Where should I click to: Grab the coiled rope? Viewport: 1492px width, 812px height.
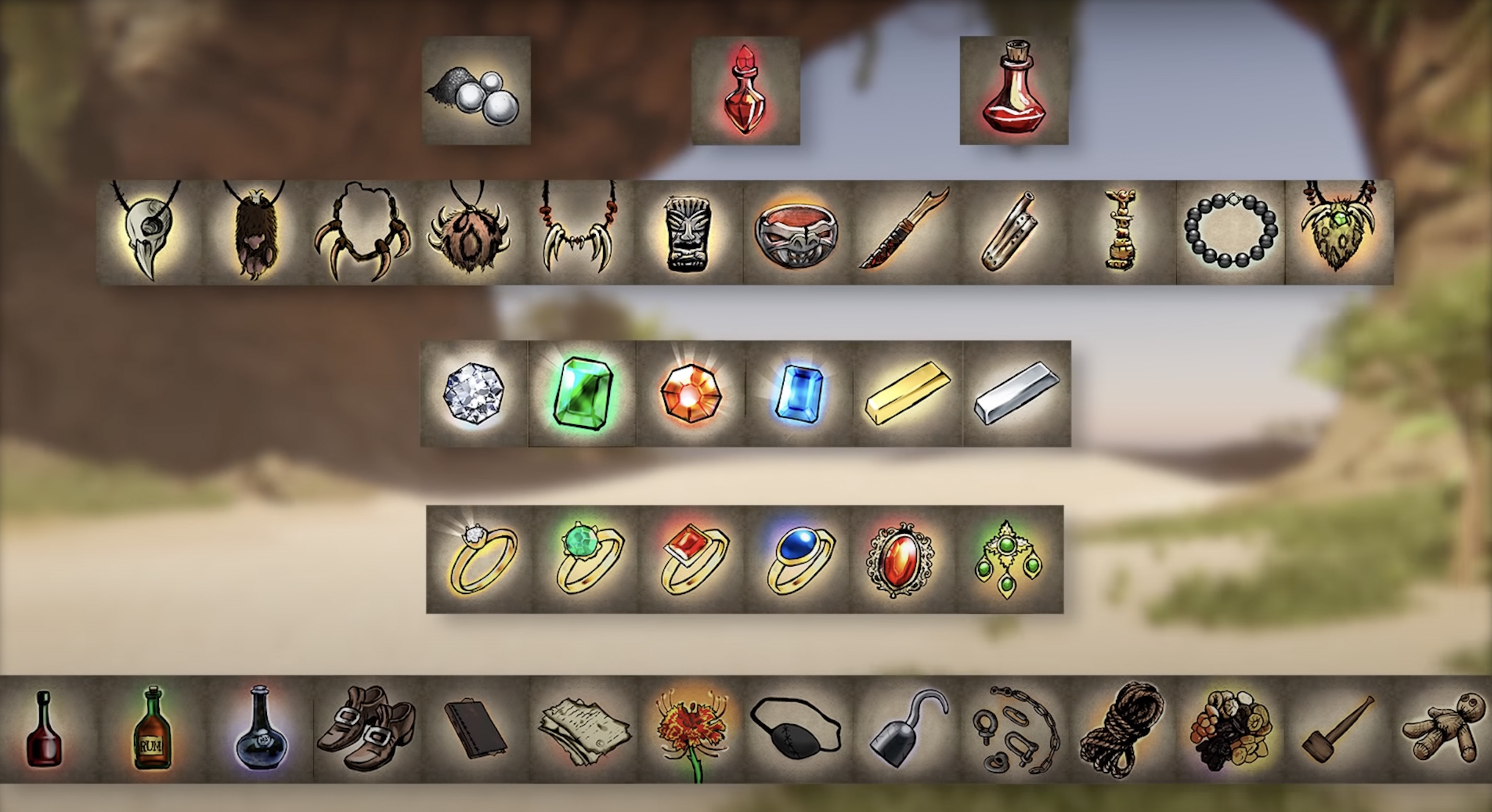click(x=1118, y=736)
